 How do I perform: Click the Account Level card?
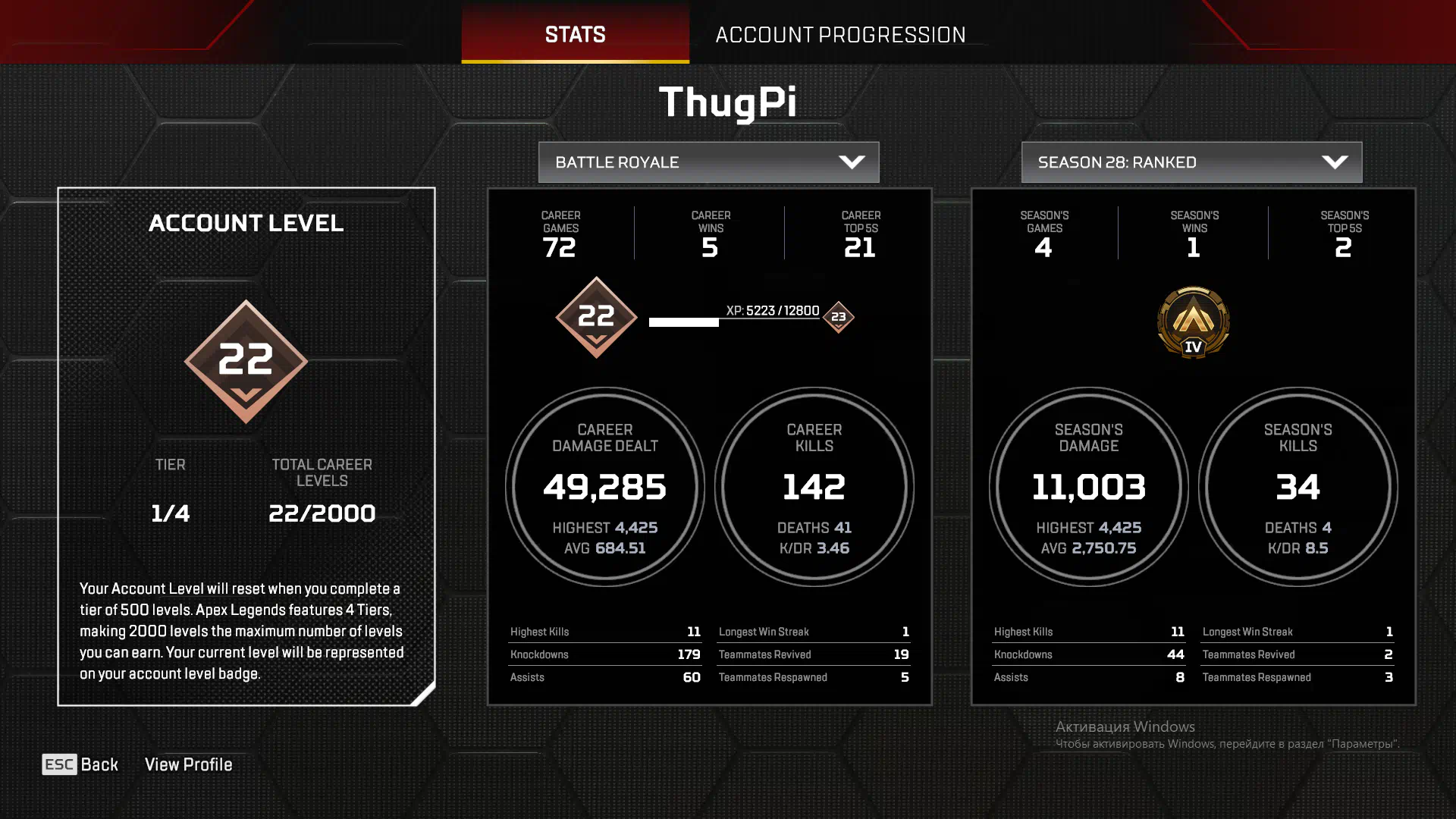pyautogui.click(x=246, y=446)
